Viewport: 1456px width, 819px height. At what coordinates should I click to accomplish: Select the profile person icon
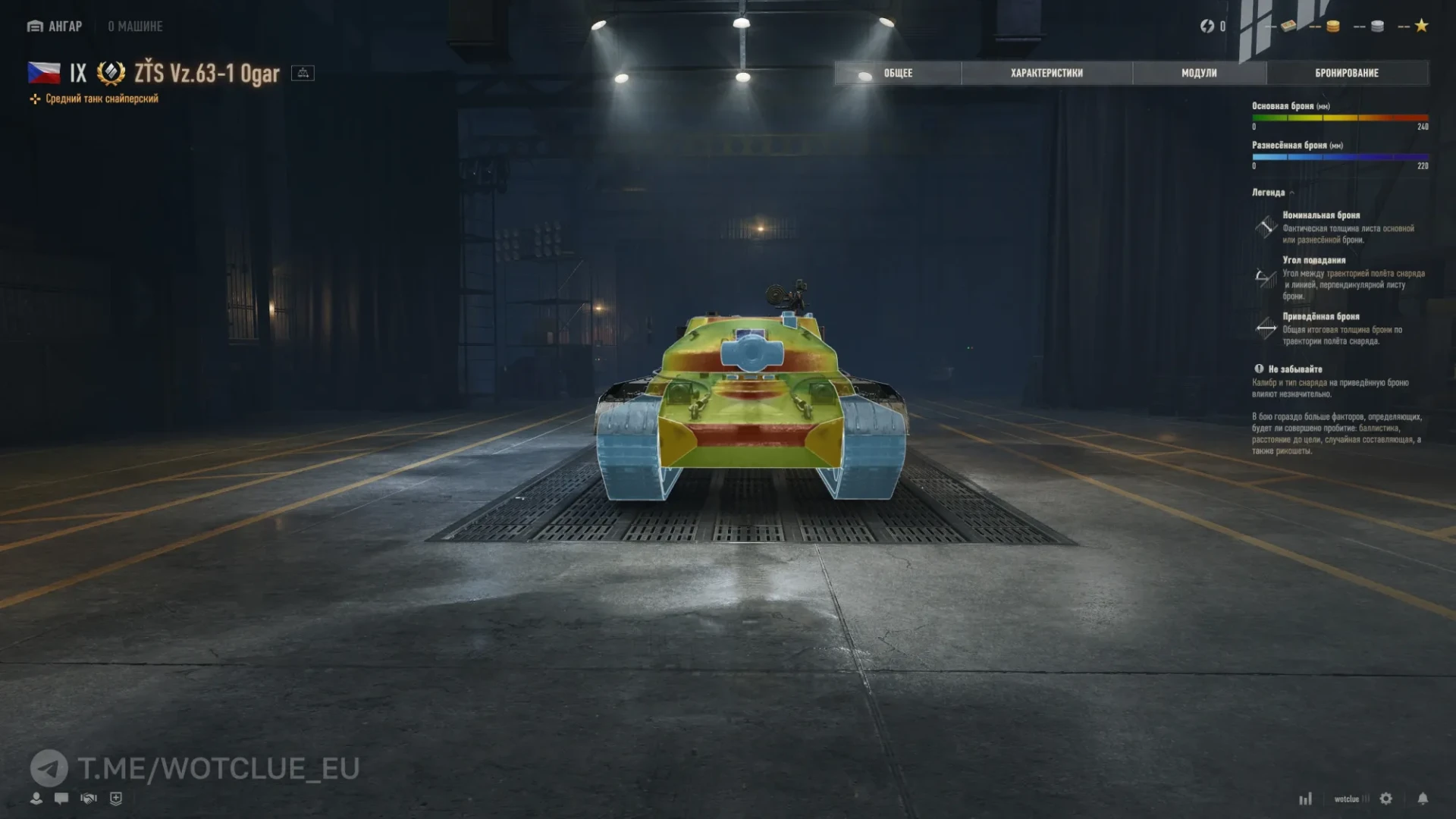[36, 798]
